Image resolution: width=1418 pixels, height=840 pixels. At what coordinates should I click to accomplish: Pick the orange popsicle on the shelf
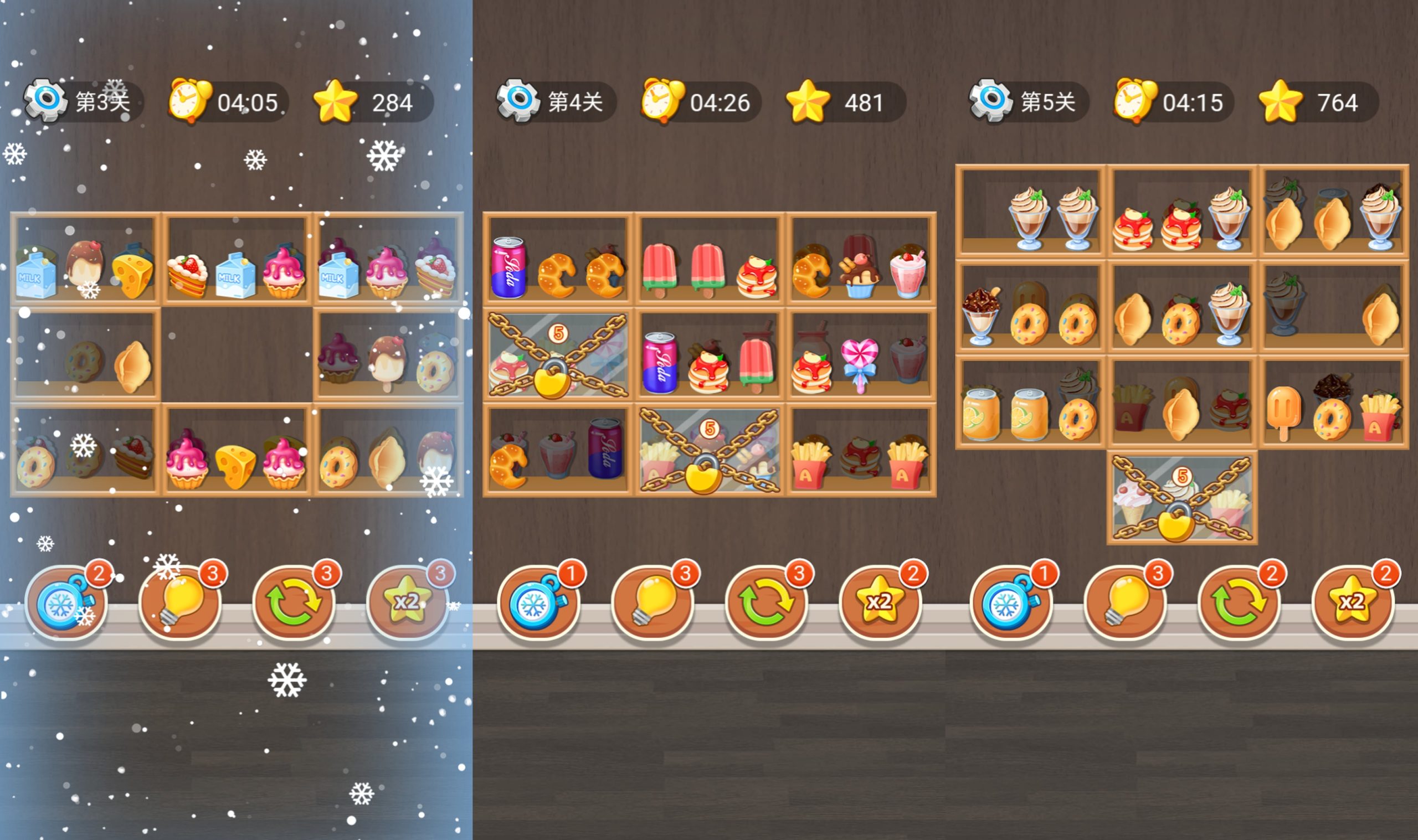tap(1284, 410)
